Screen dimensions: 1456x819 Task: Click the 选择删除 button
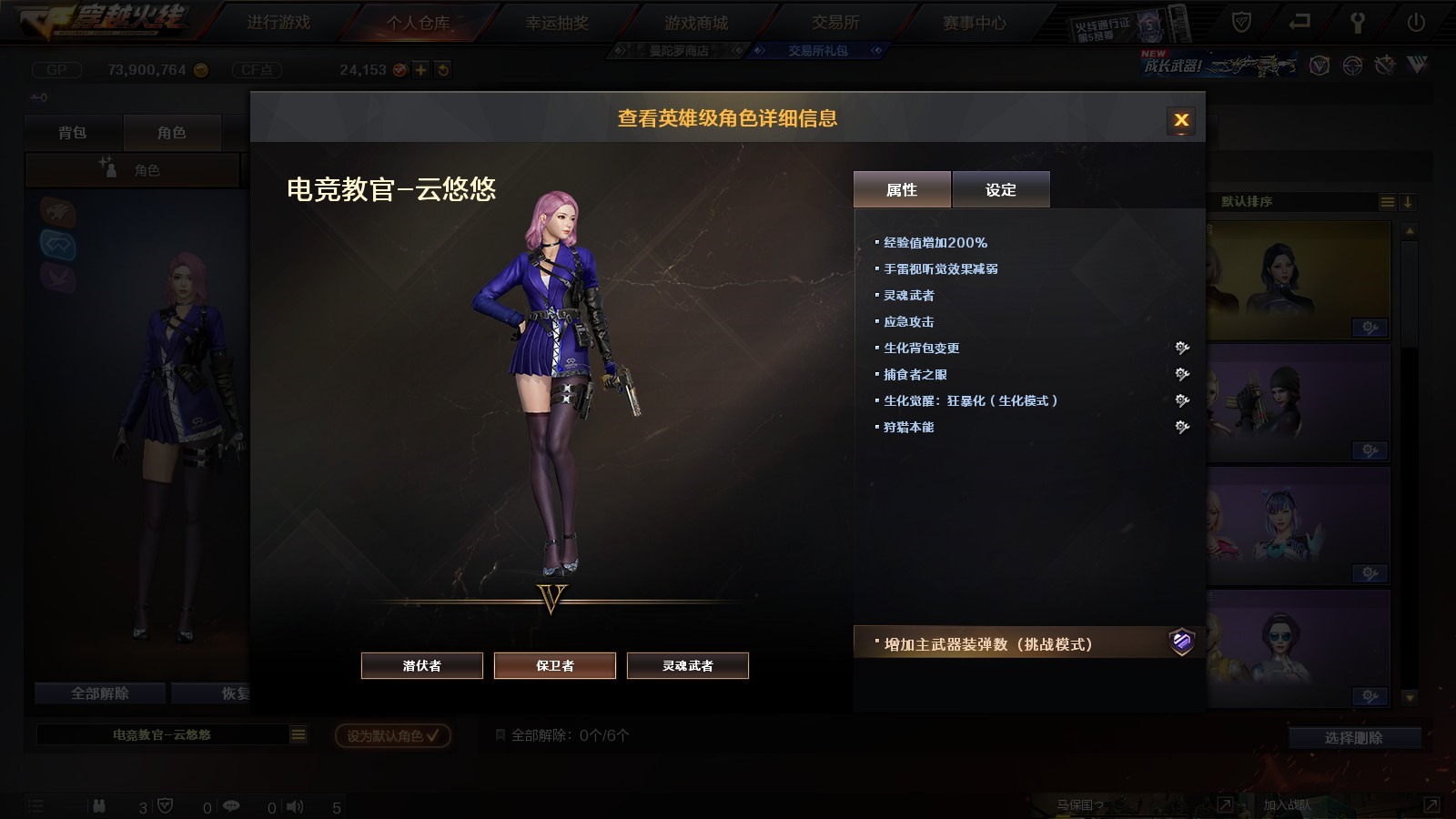pyautogui.click(x=1354, y=738)
